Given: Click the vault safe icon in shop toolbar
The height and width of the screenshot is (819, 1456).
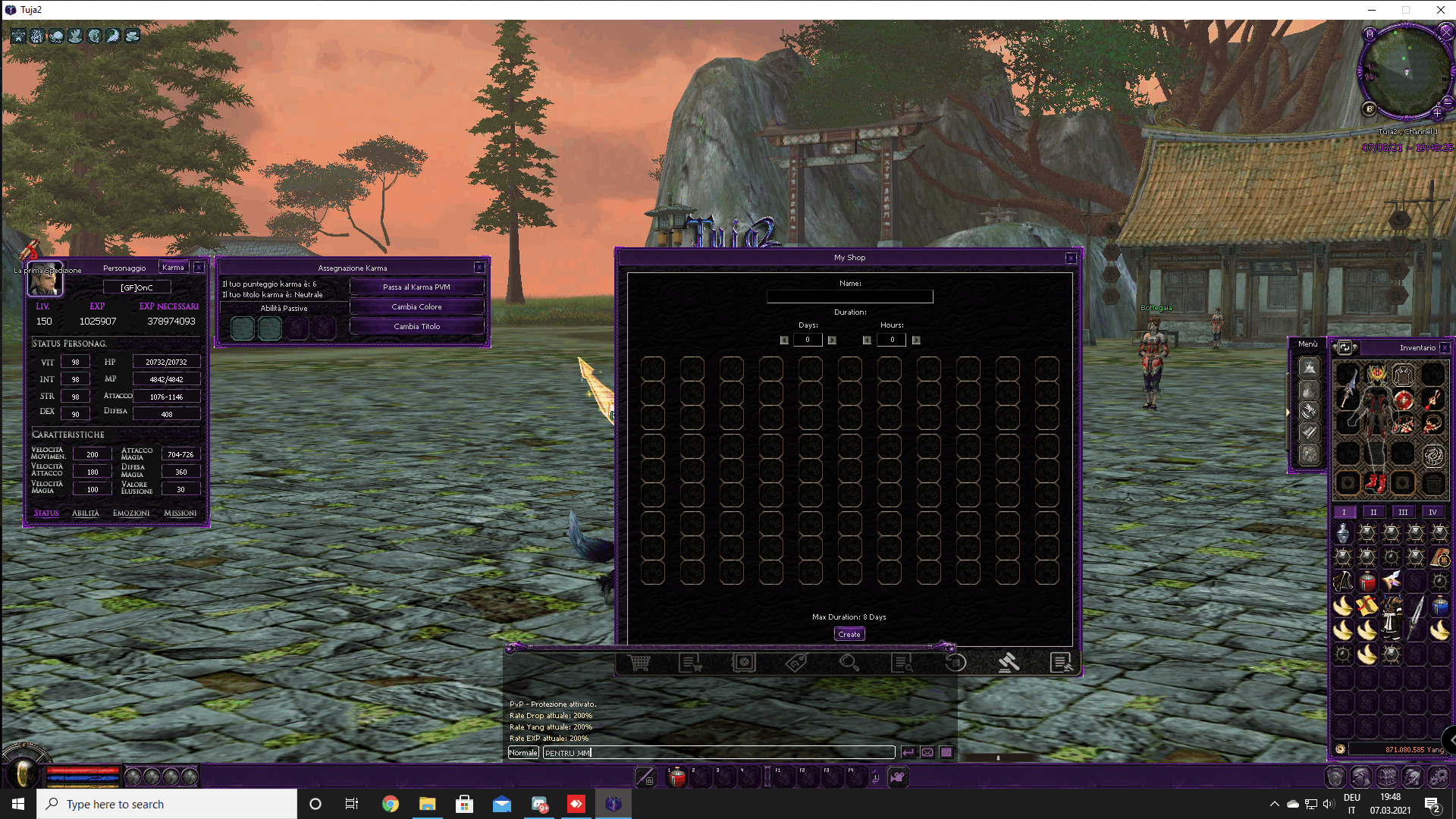Looking at the screenshot, I should (744, 662).
